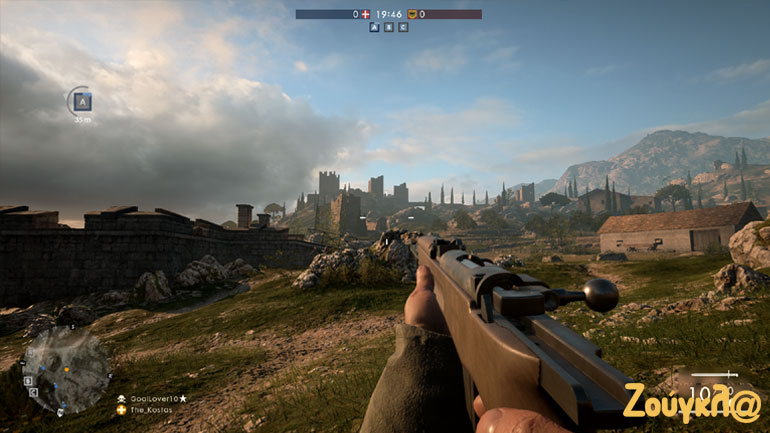Click the B flag marker on the minimap
Viewport: 770px width, 433px height.
tap(29, 380)
